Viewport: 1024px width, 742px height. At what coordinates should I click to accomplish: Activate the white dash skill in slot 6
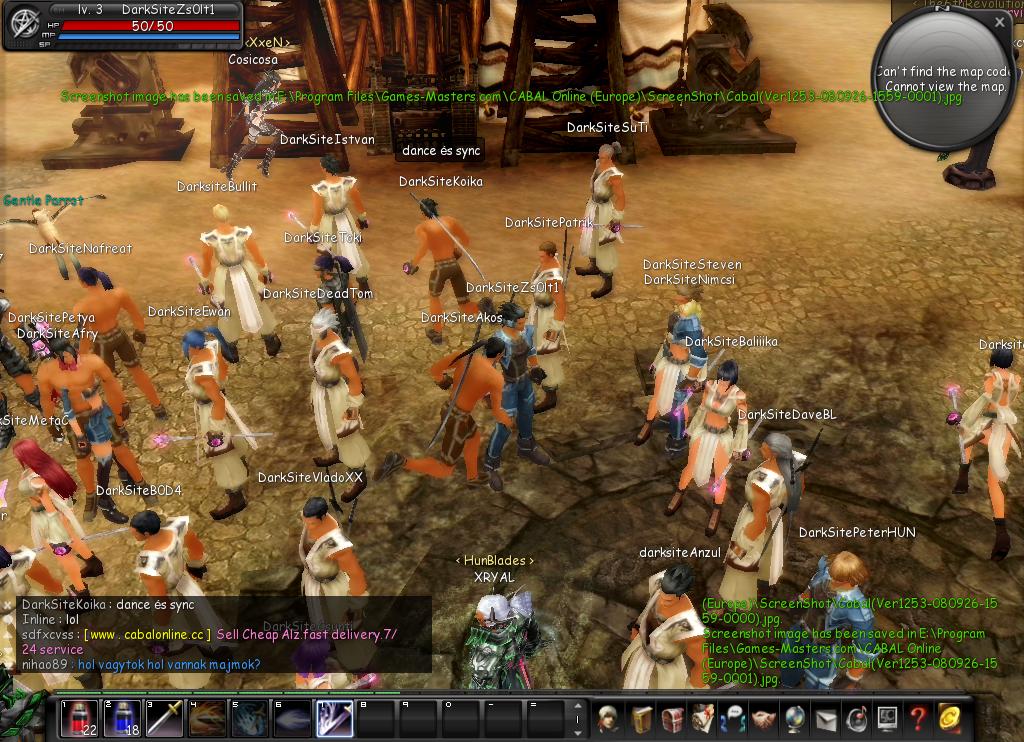coord(291,718)
